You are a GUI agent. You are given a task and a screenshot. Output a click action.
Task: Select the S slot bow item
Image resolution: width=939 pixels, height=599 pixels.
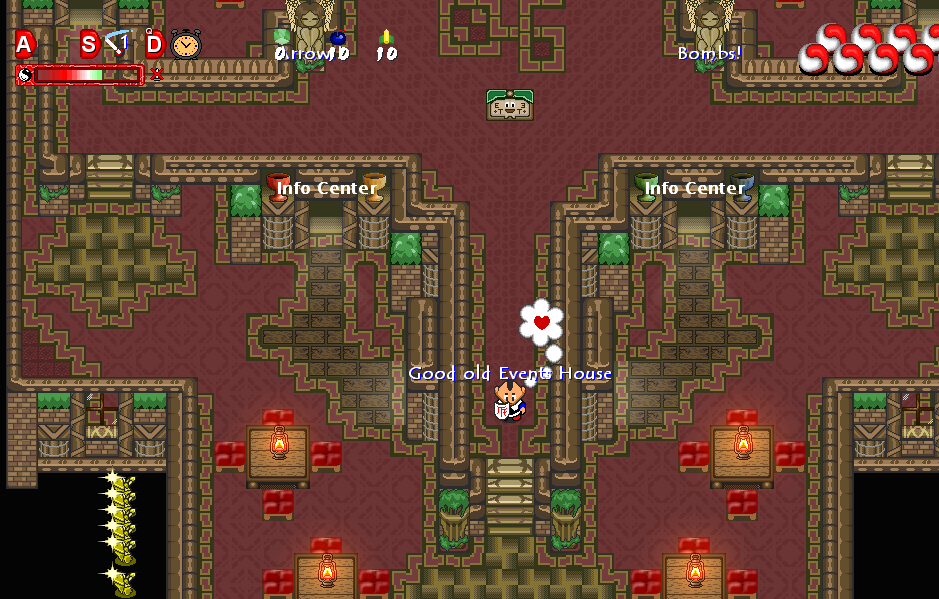pos(118,43)
